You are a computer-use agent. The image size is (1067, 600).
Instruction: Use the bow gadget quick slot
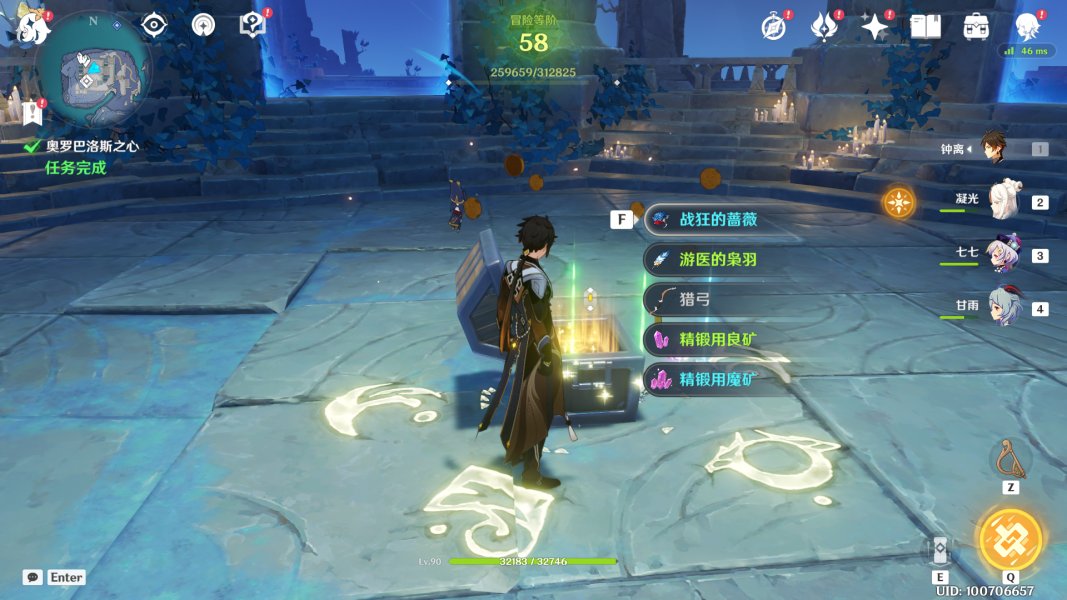(x=1010, y=459)
